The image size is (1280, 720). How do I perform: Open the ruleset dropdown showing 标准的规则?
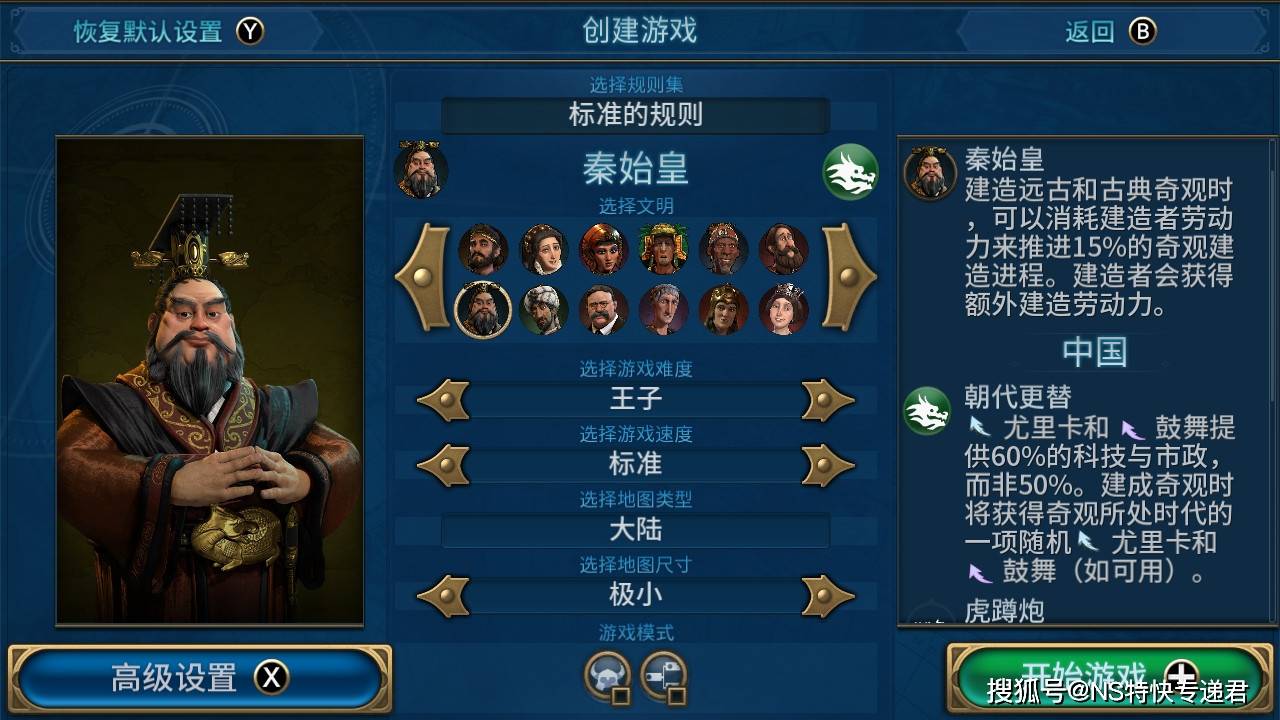(x=635, y=115)
